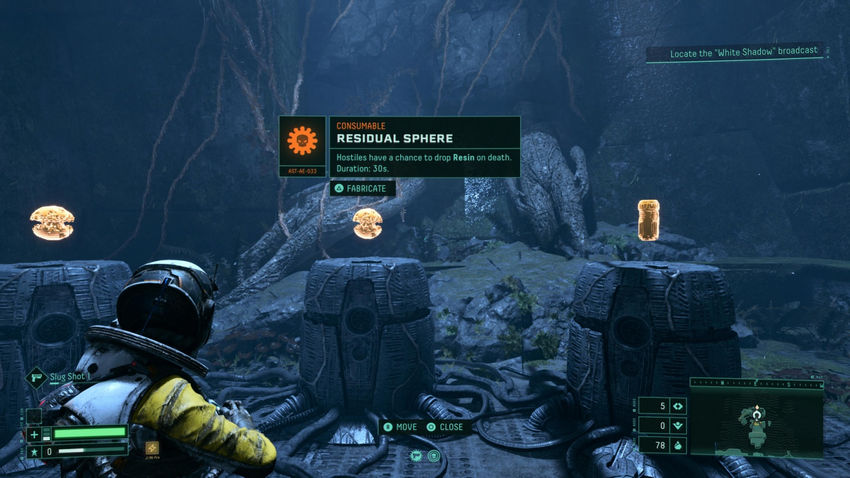
Task: Select the Residual Sphere description panel
Action: 424,147
